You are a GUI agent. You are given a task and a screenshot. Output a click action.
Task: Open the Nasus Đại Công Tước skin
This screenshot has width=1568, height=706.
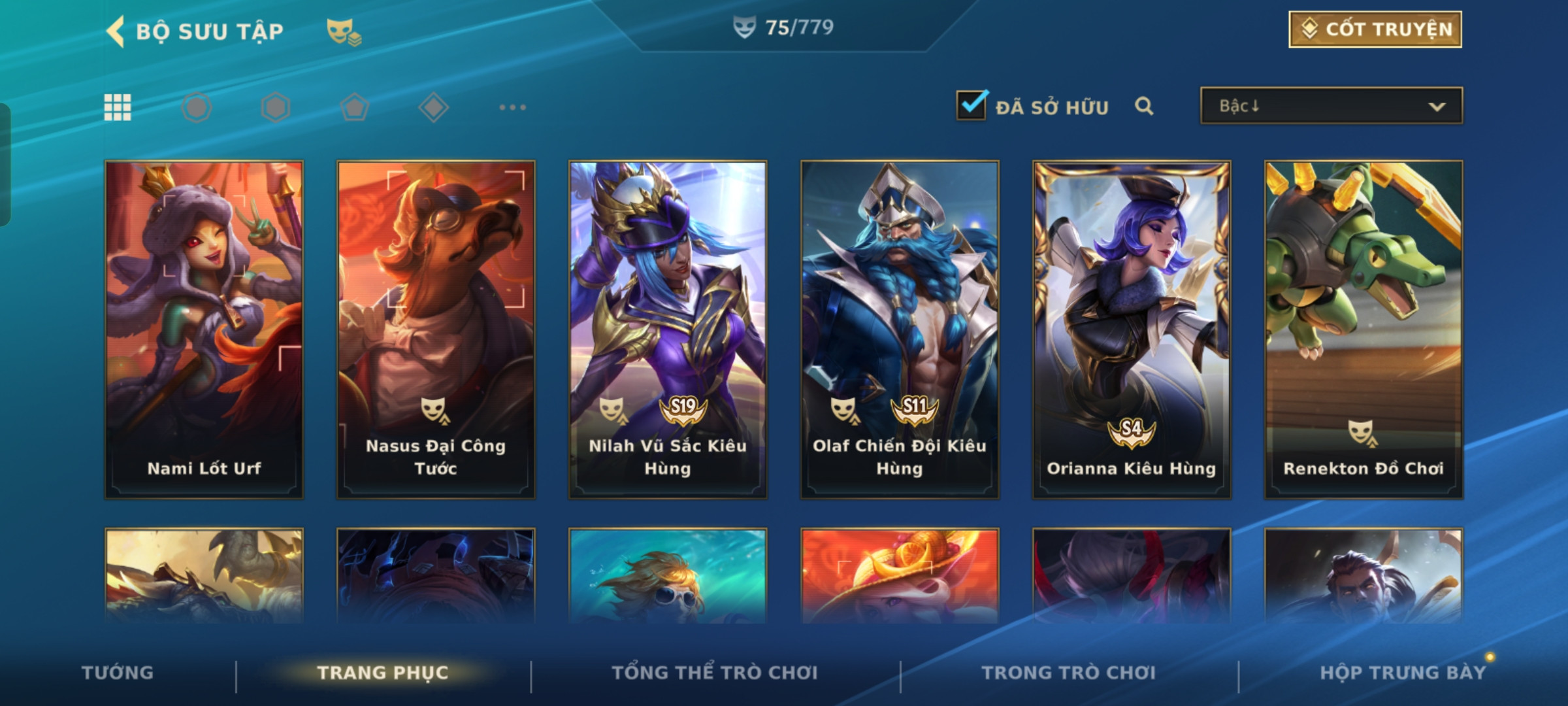tap(436, 329)
